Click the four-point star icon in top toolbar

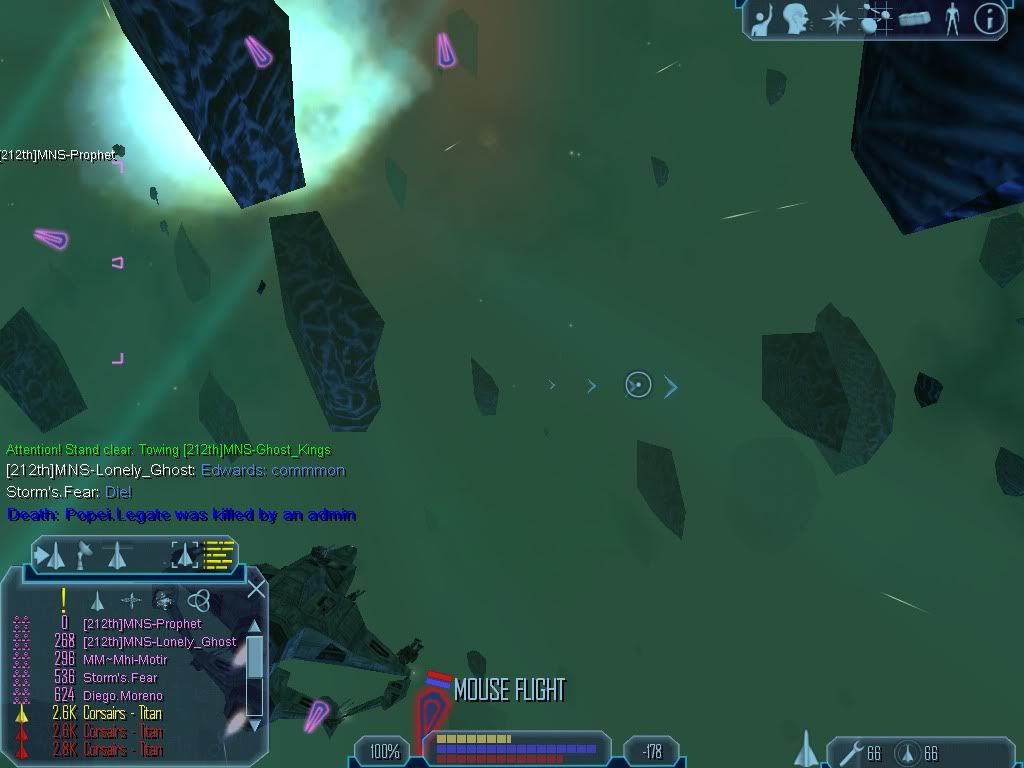coord(836,18)
